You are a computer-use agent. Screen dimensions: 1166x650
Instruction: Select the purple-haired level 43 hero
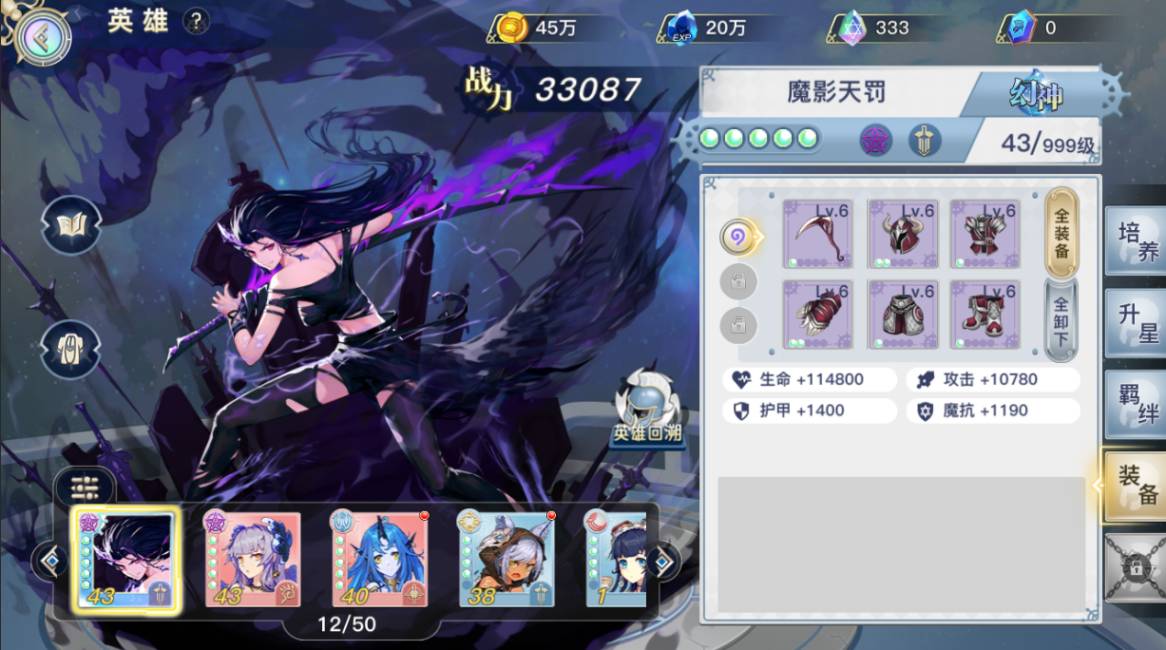(253, 559)
